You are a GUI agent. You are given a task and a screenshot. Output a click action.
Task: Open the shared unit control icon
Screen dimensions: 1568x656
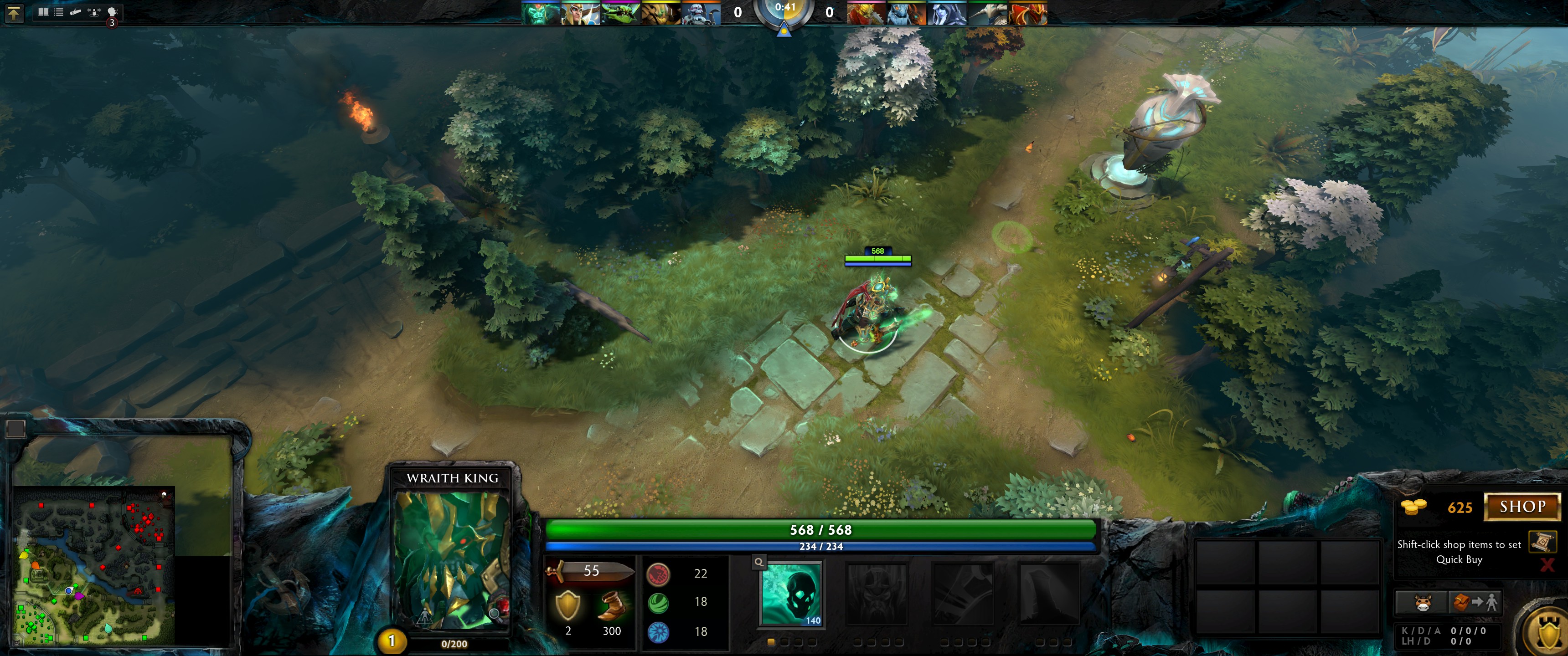tap(94, 11)
